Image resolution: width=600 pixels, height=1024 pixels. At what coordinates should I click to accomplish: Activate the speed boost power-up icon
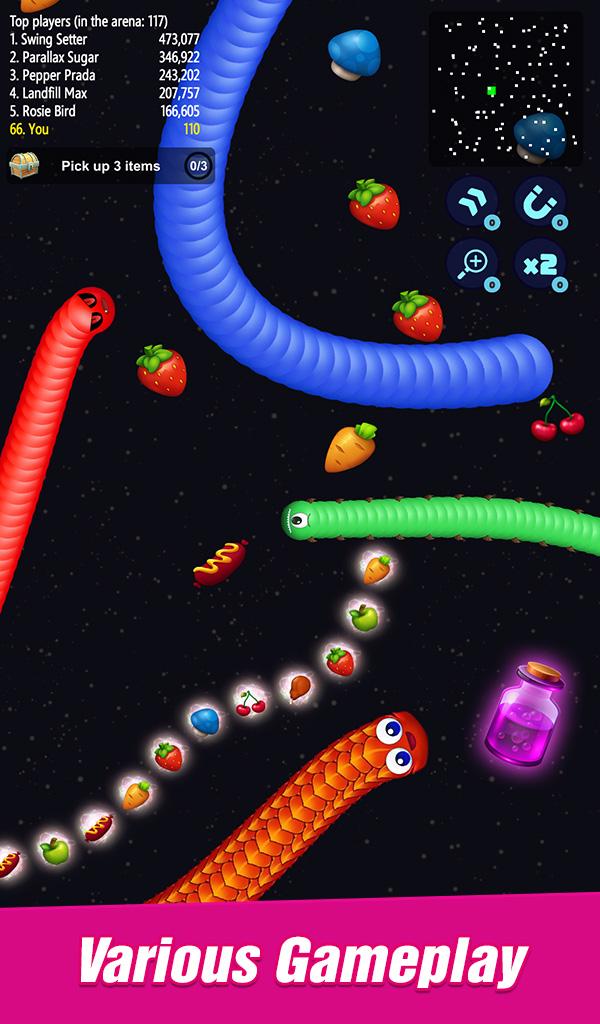click(471, 201)
